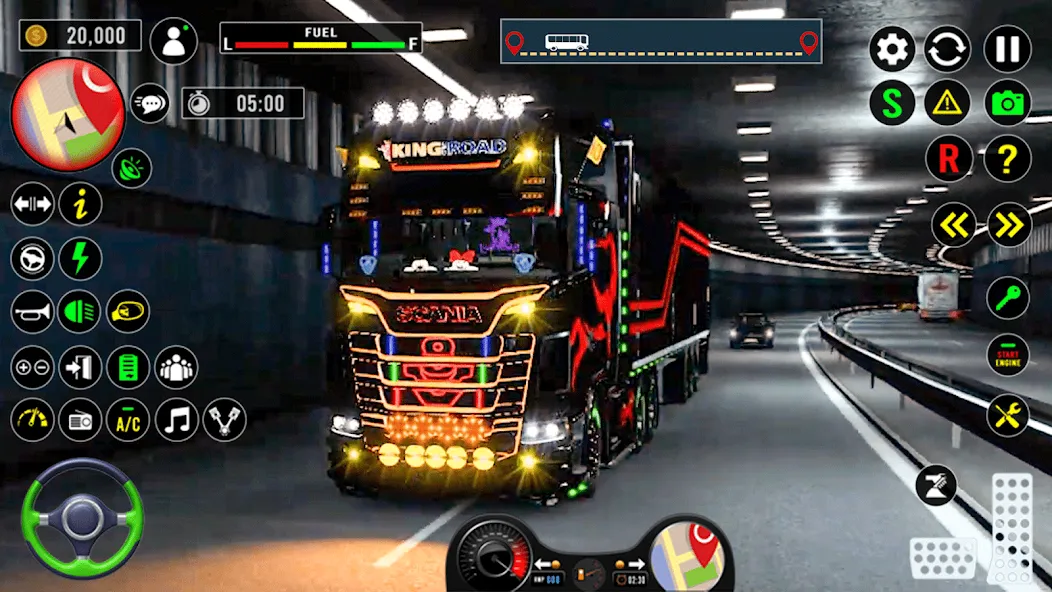Honk the horn button
The height and width of the screenshot is (592, 1052).
[x=32, y=312]
